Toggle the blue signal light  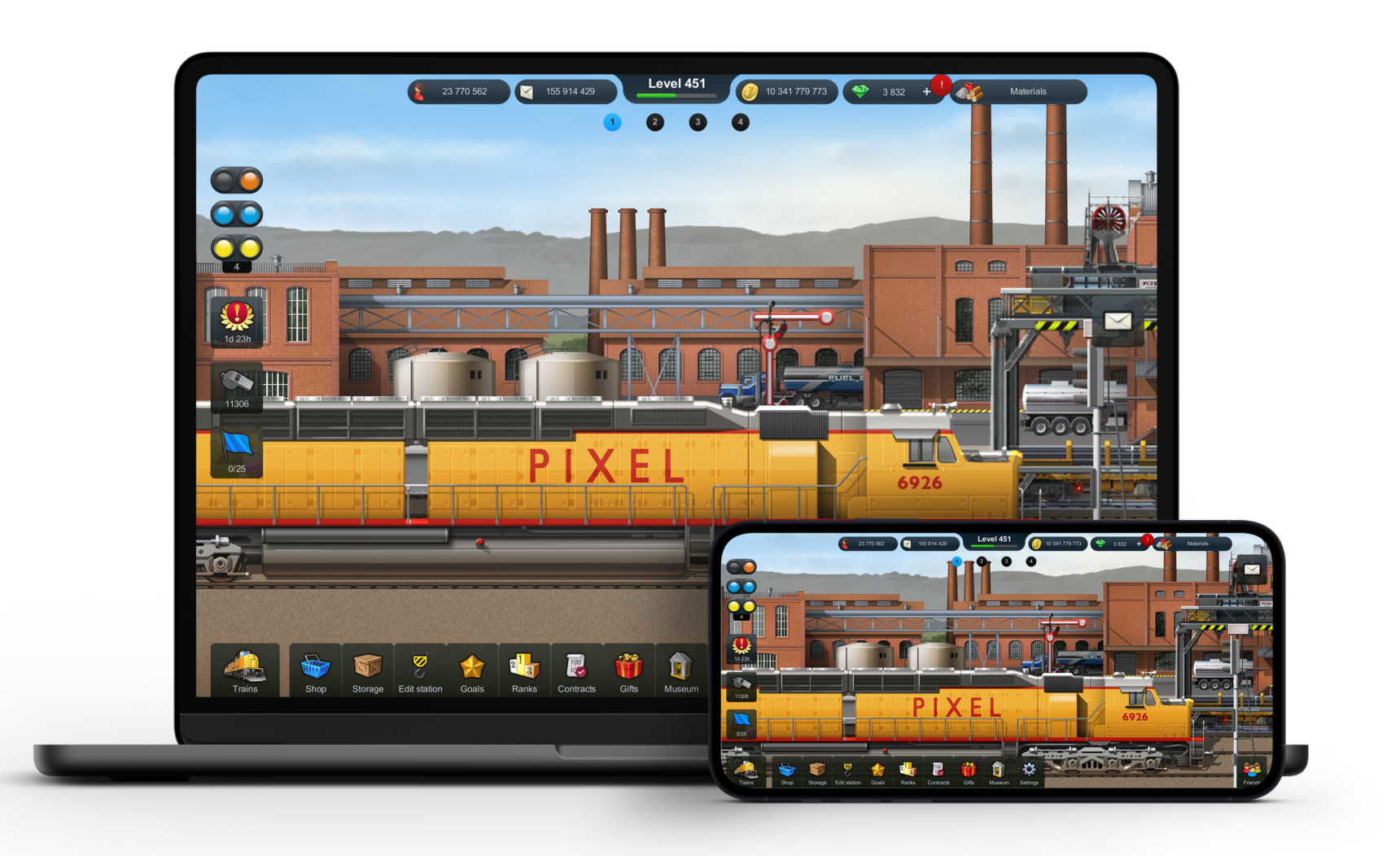tap(237, 213)
